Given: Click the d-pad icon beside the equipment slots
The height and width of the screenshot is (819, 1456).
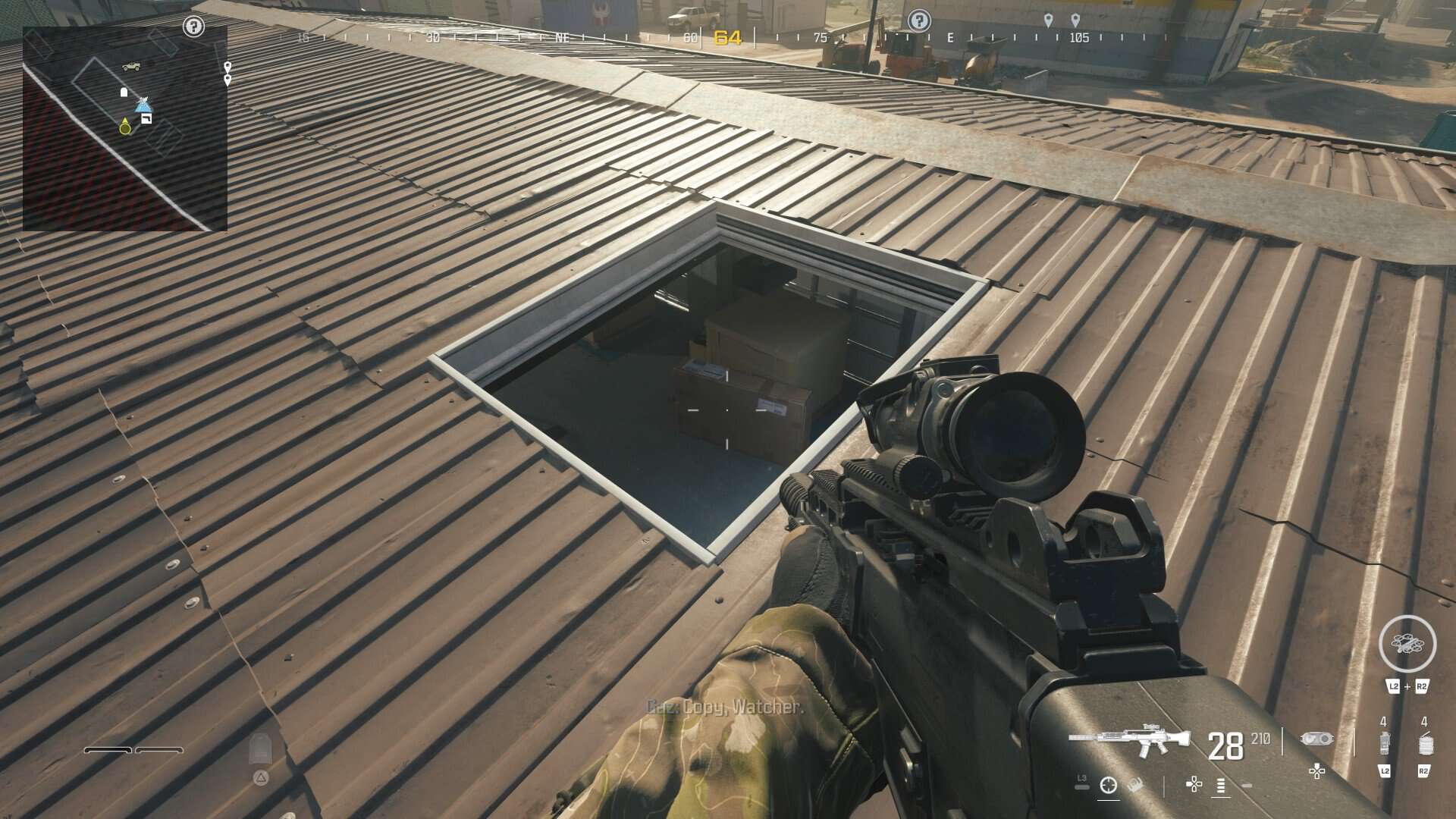Looking at the screenshot, I should (x=1316, y=772).
